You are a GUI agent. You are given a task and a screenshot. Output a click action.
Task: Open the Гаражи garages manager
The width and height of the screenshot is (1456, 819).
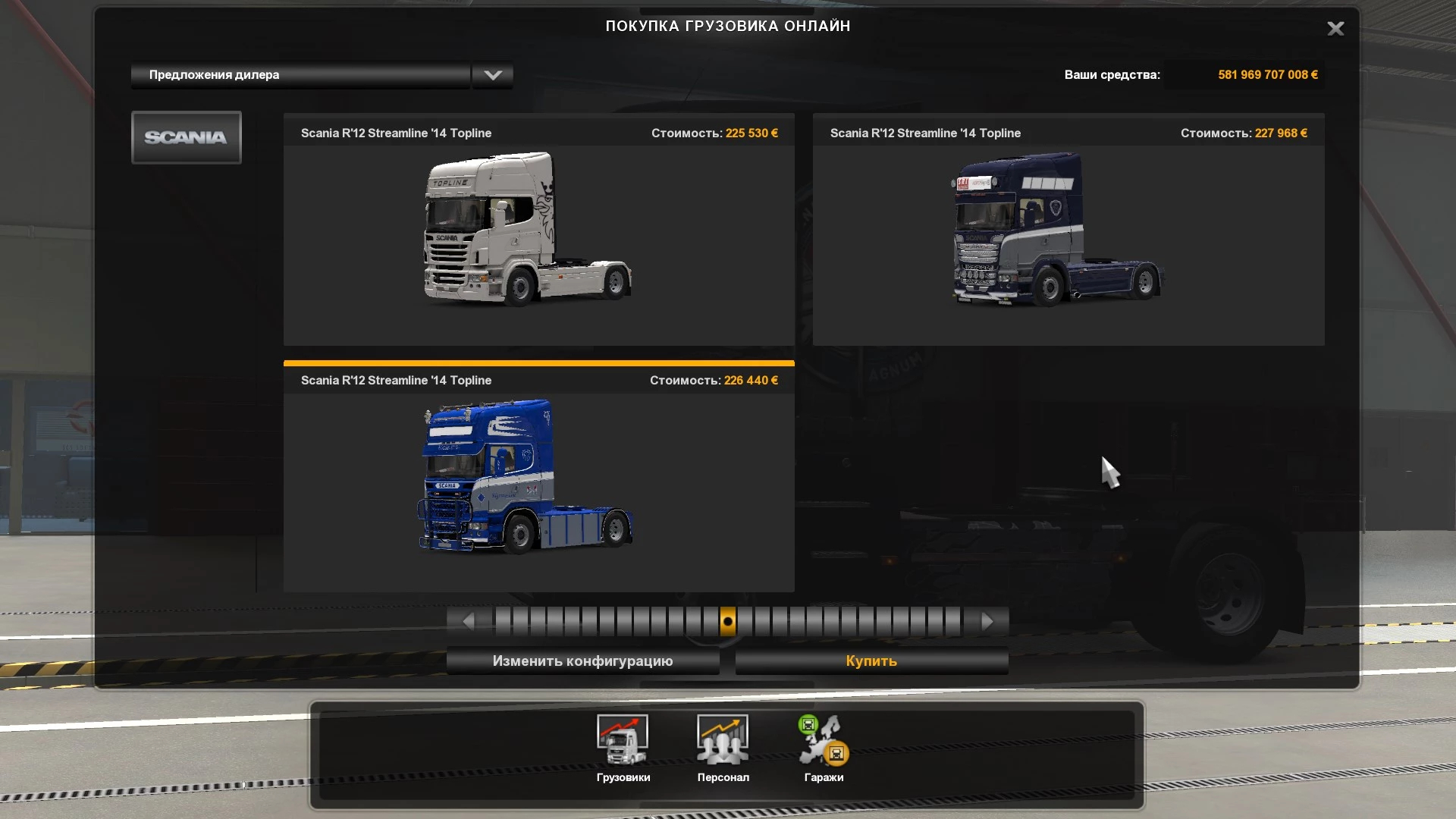point(824,748)
